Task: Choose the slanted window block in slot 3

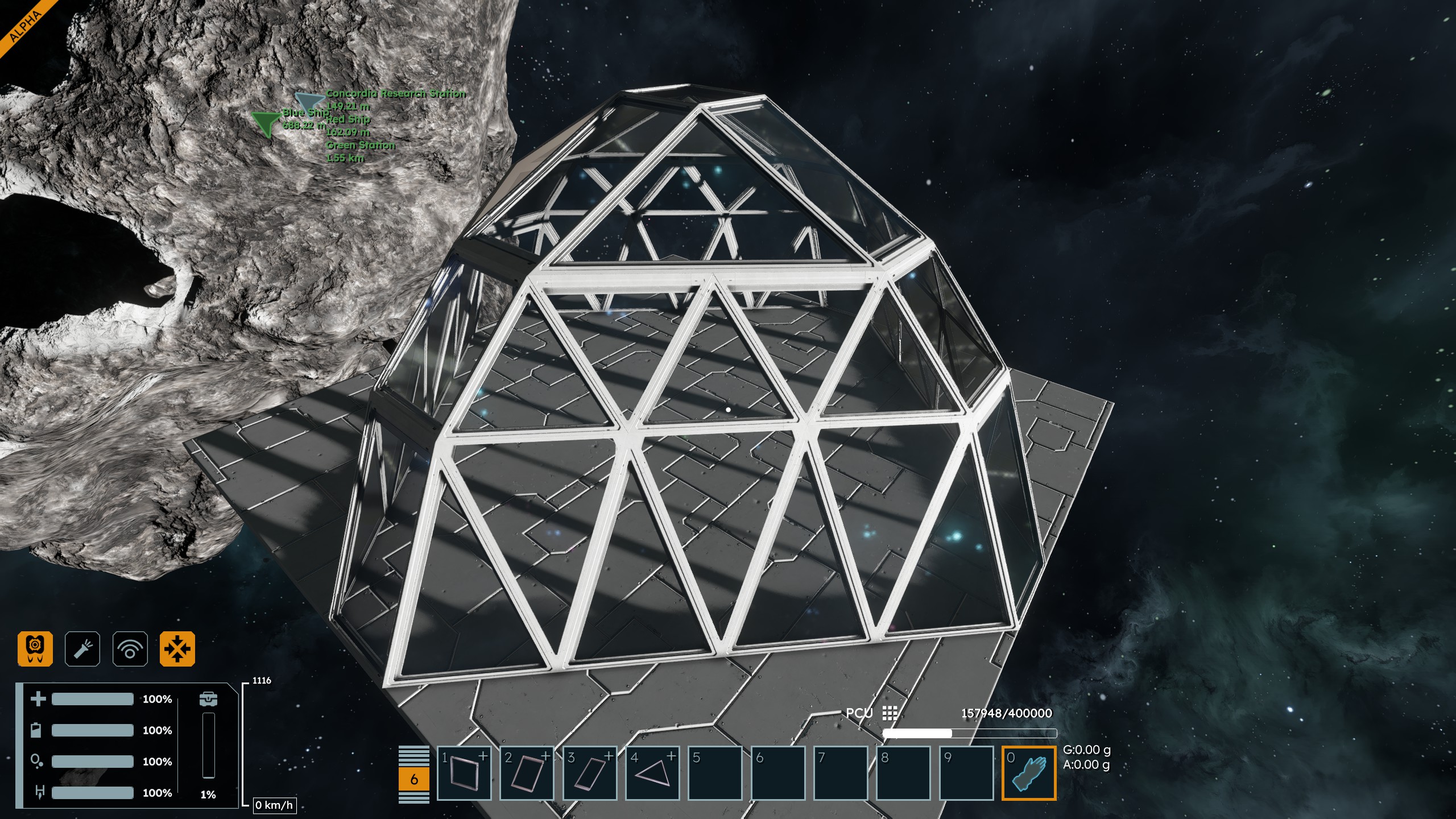Action: 590,773
